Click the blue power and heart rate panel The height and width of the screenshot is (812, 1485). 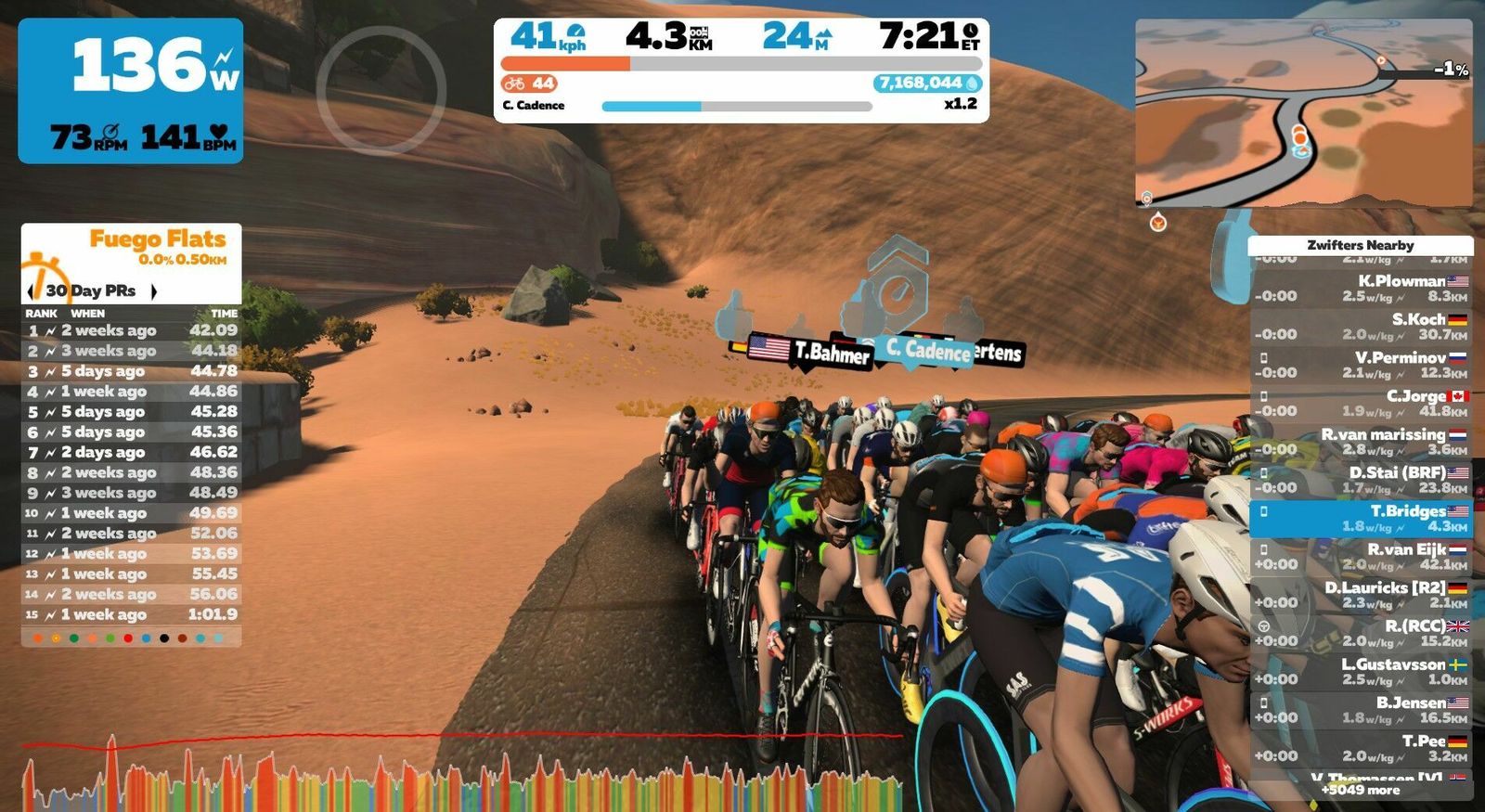coord(131,91)
